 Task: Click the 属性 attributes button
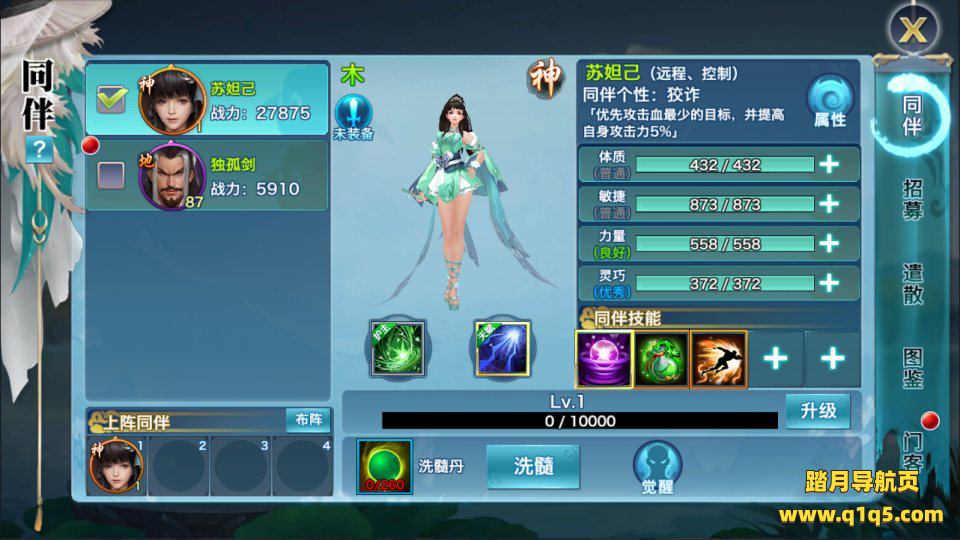[829, 103]
